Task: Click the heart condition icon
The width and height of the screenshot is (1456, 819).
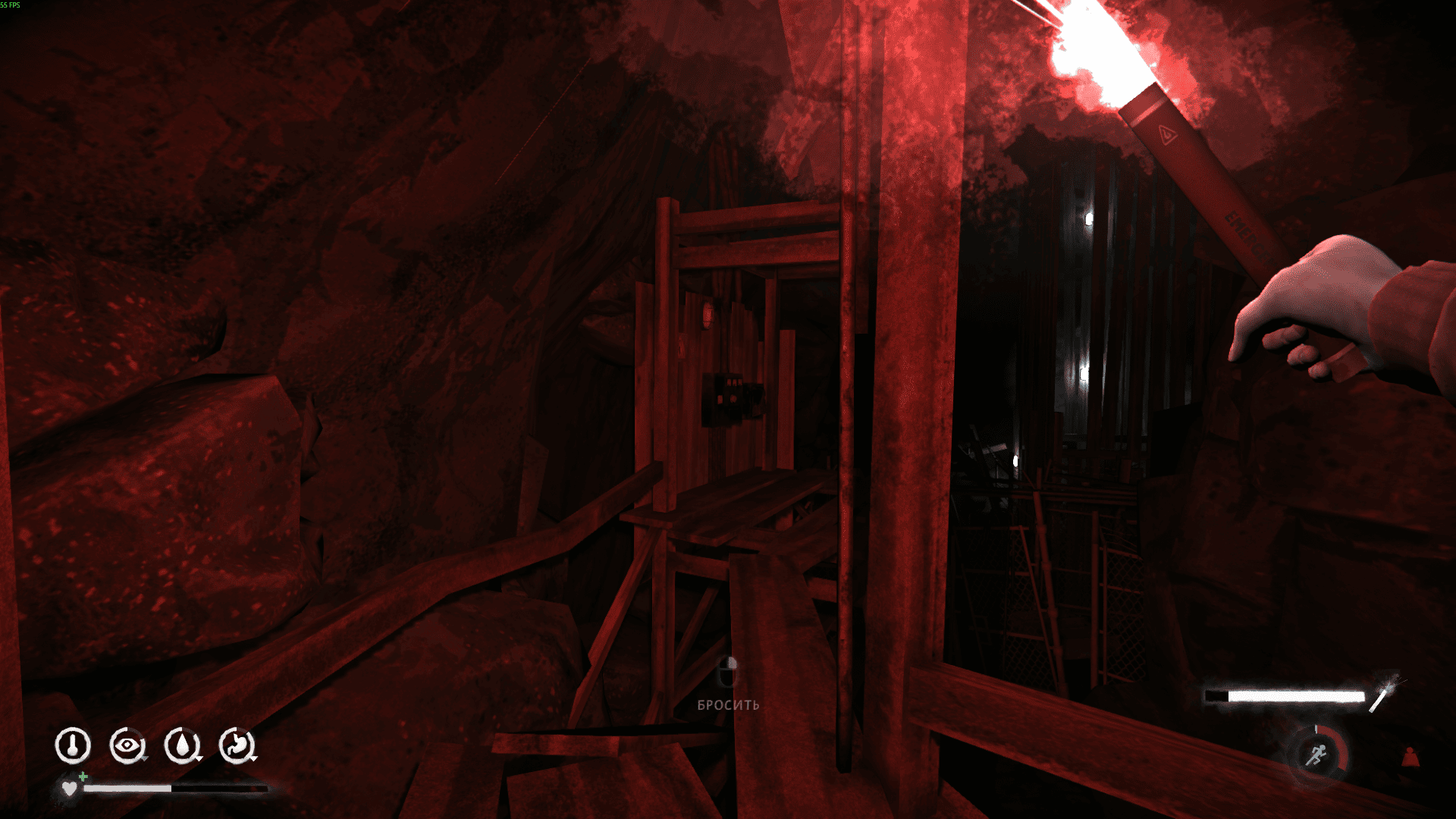Action: (x=70, y=789)
